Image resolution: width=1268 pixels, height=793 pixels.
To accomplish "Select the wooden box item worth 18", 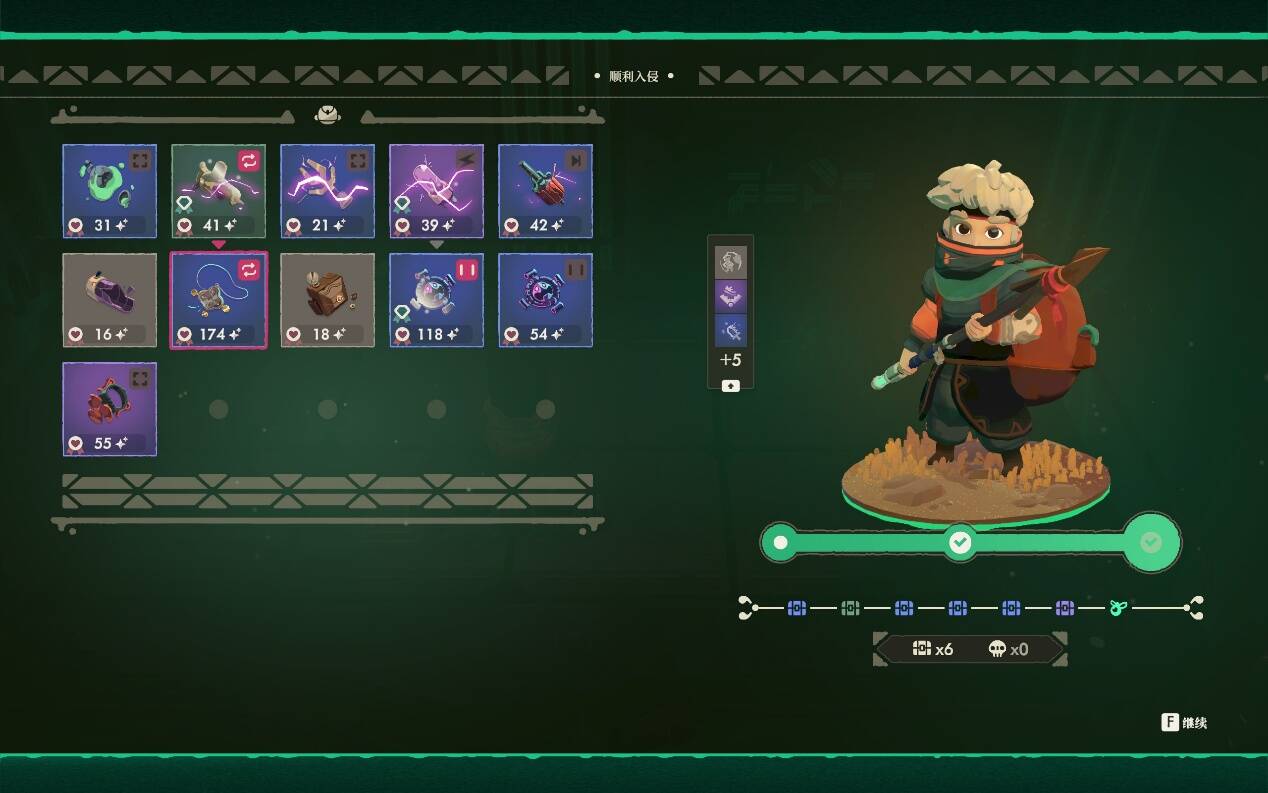I will [327, 299].
